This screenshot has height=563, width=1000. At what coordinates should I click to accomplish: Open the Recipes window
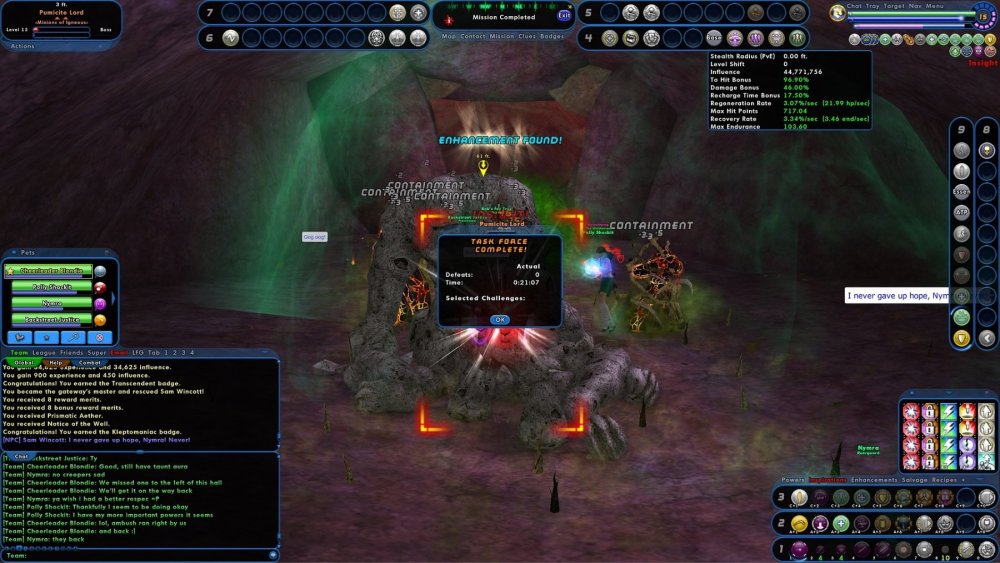coord(946,481)
